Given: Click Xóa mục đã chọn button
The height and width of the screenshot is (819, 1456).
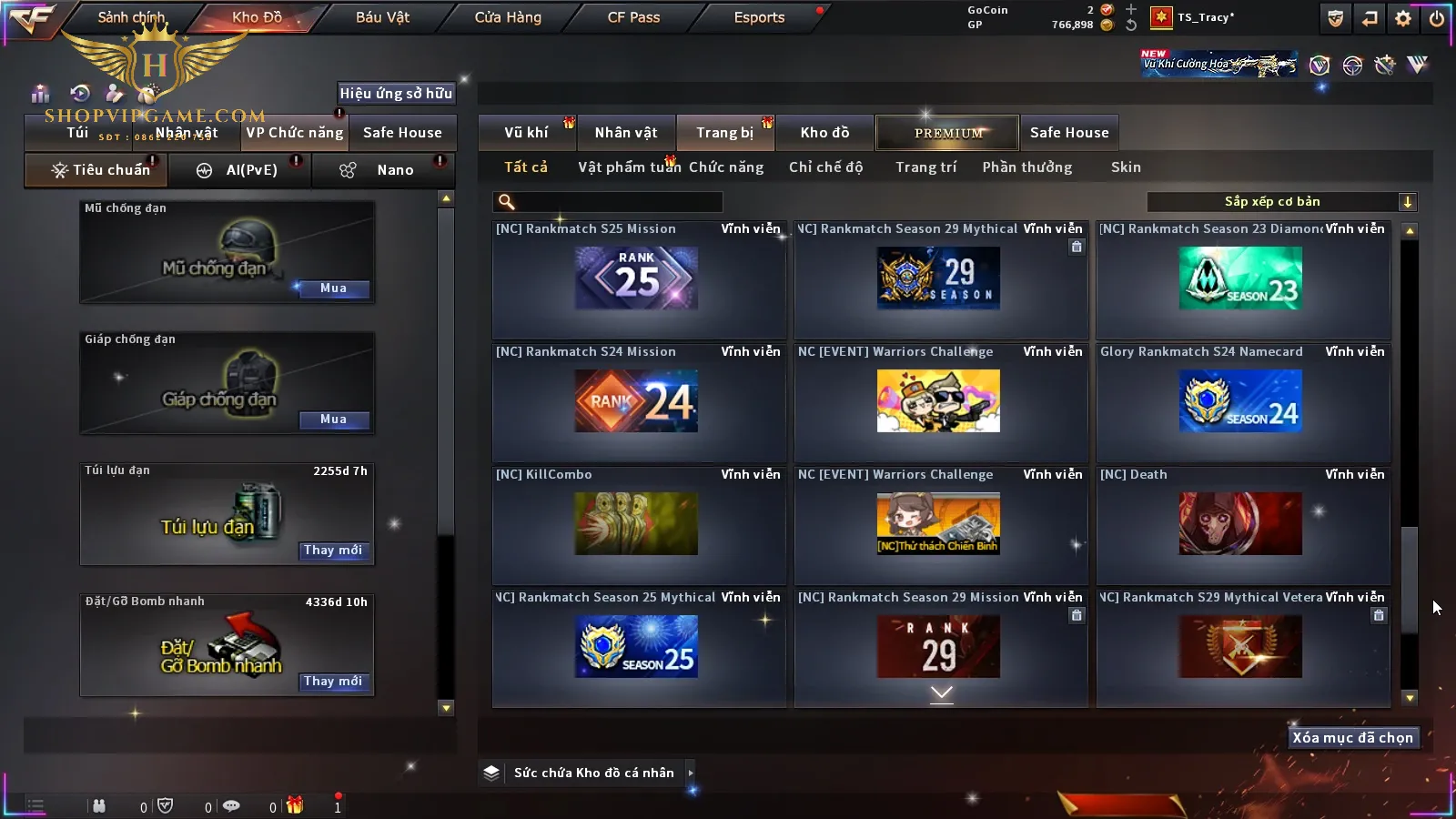Looking at the screenshot, I should click(x=1352, y=738).
